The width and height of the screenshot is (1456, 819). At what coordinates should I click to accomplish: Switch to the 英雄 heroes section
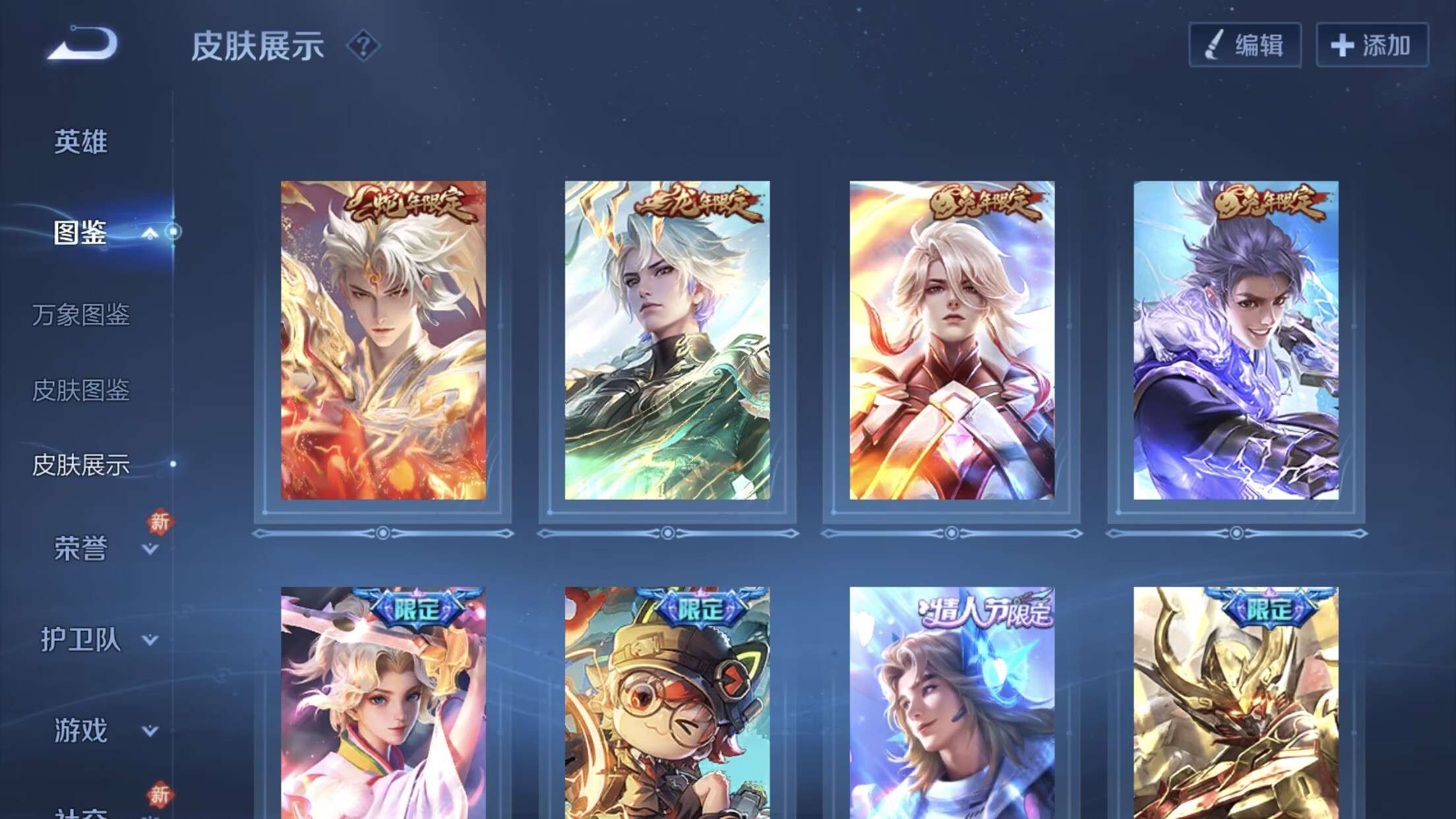80,142
